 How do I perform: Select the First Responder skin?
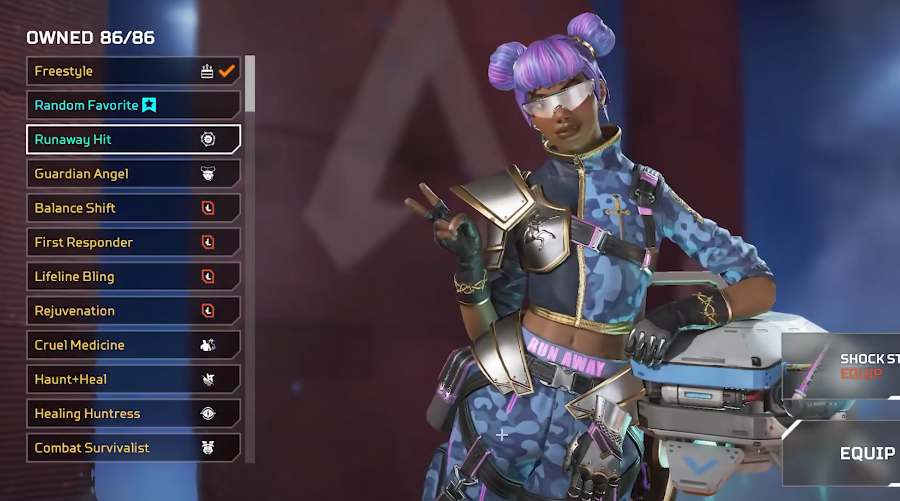tap(133, 242)
